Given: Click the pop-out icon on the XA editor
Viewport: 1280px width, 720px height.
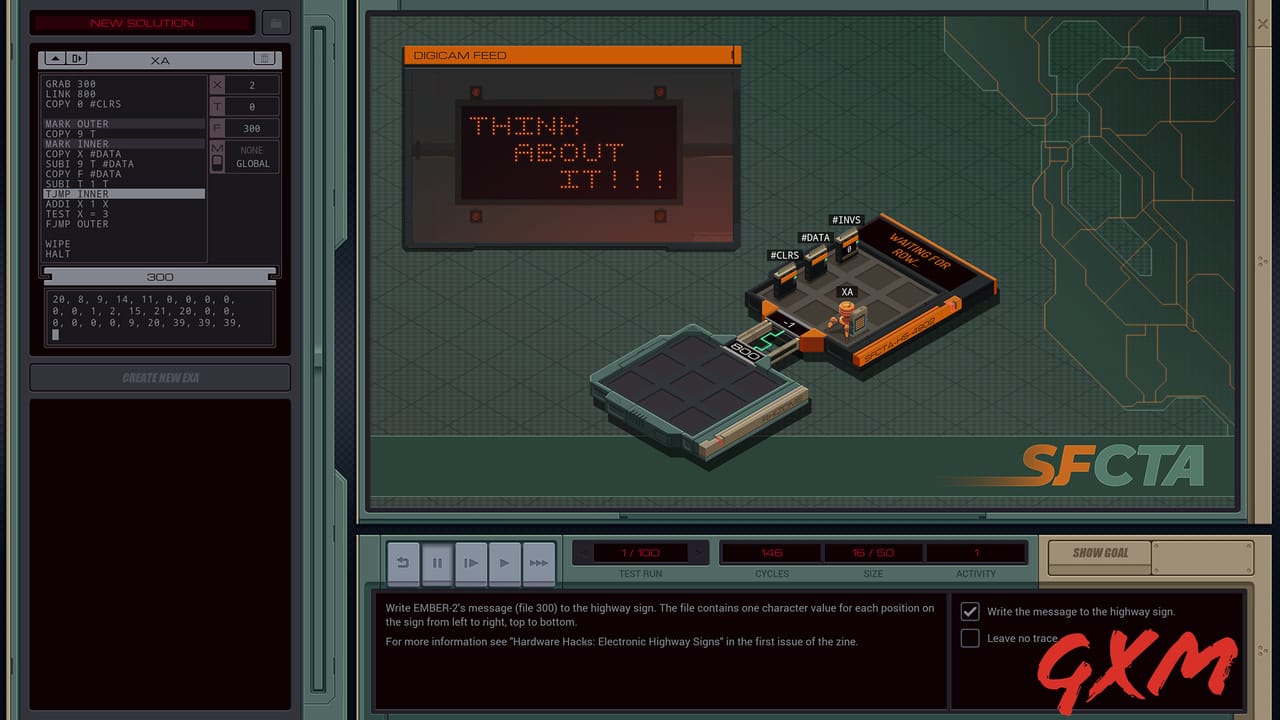Looking at the screenshot, I should pos(78,58).
